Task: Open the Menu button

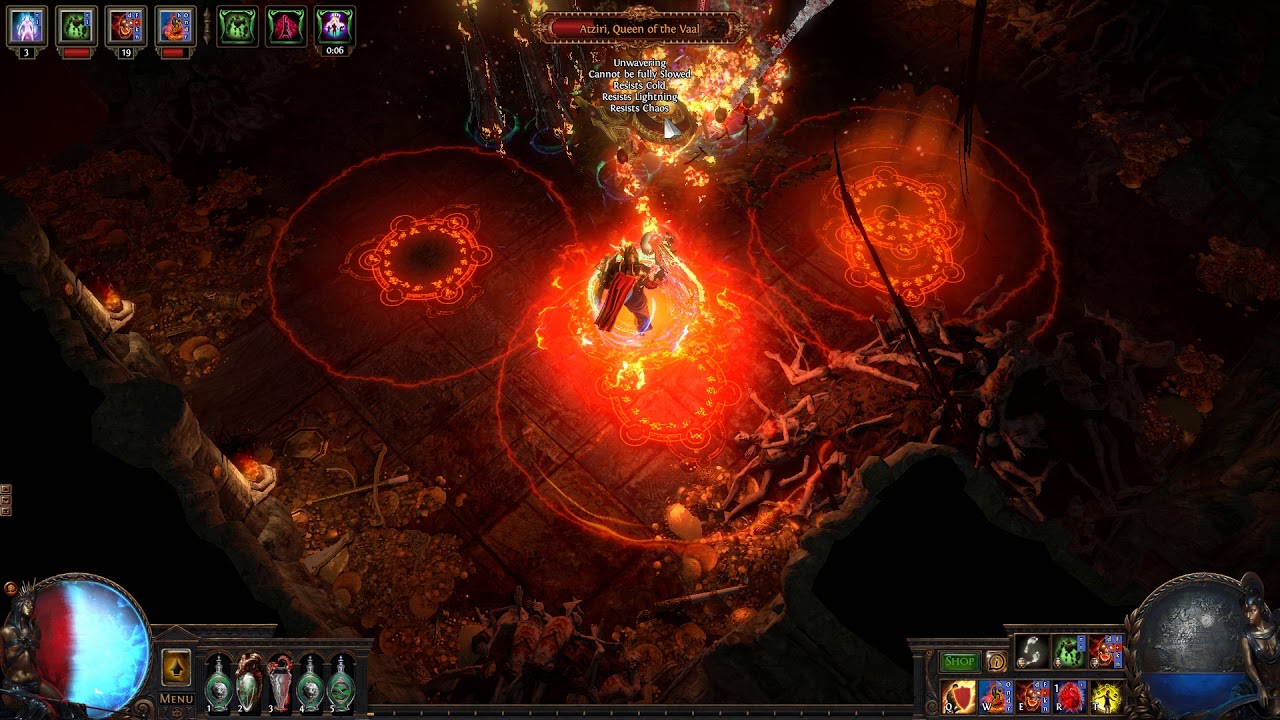Action: click(176, 698)
